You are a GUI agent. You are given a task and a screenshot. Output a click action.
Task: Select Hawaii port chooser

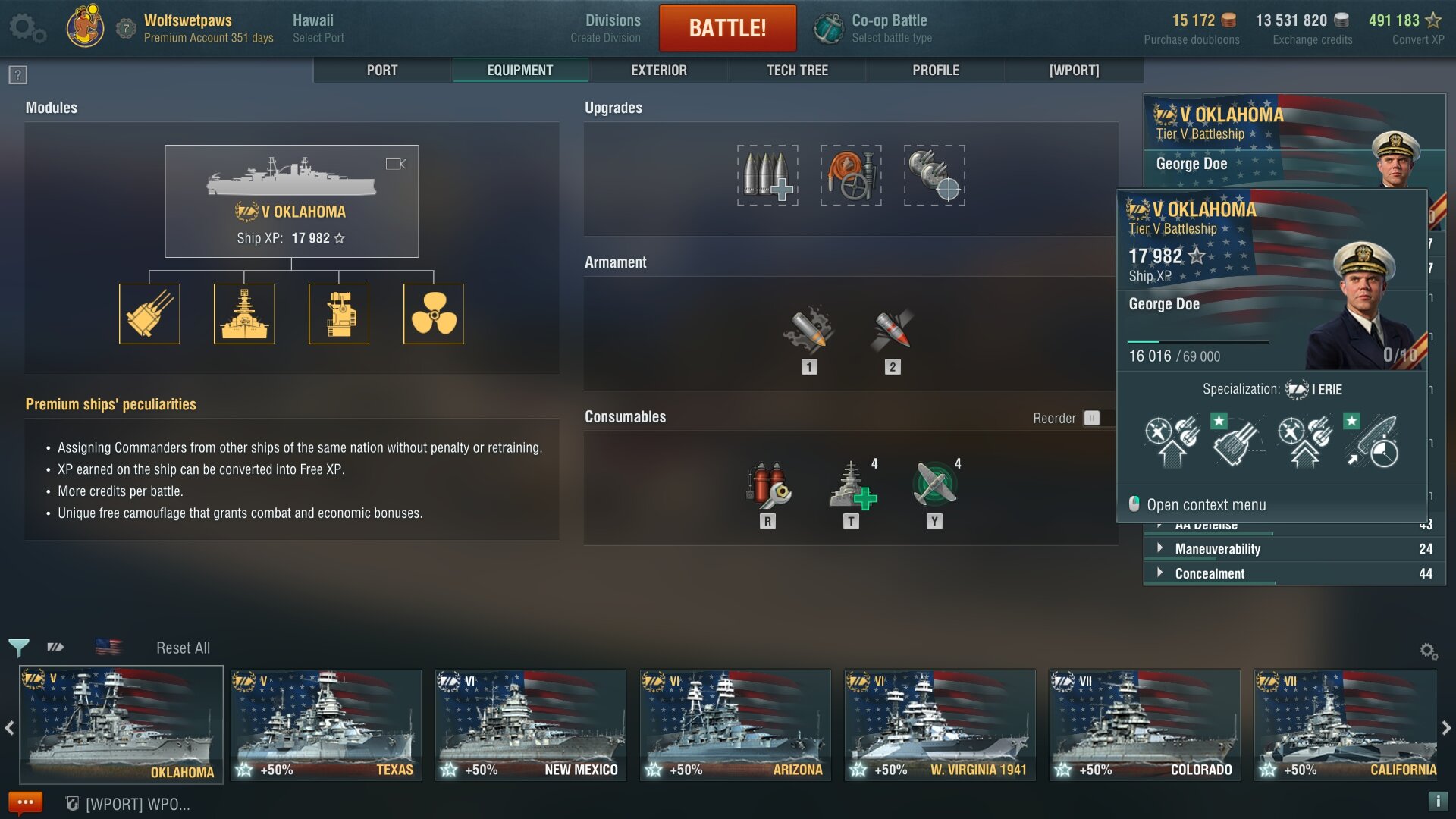pos(318,28)
